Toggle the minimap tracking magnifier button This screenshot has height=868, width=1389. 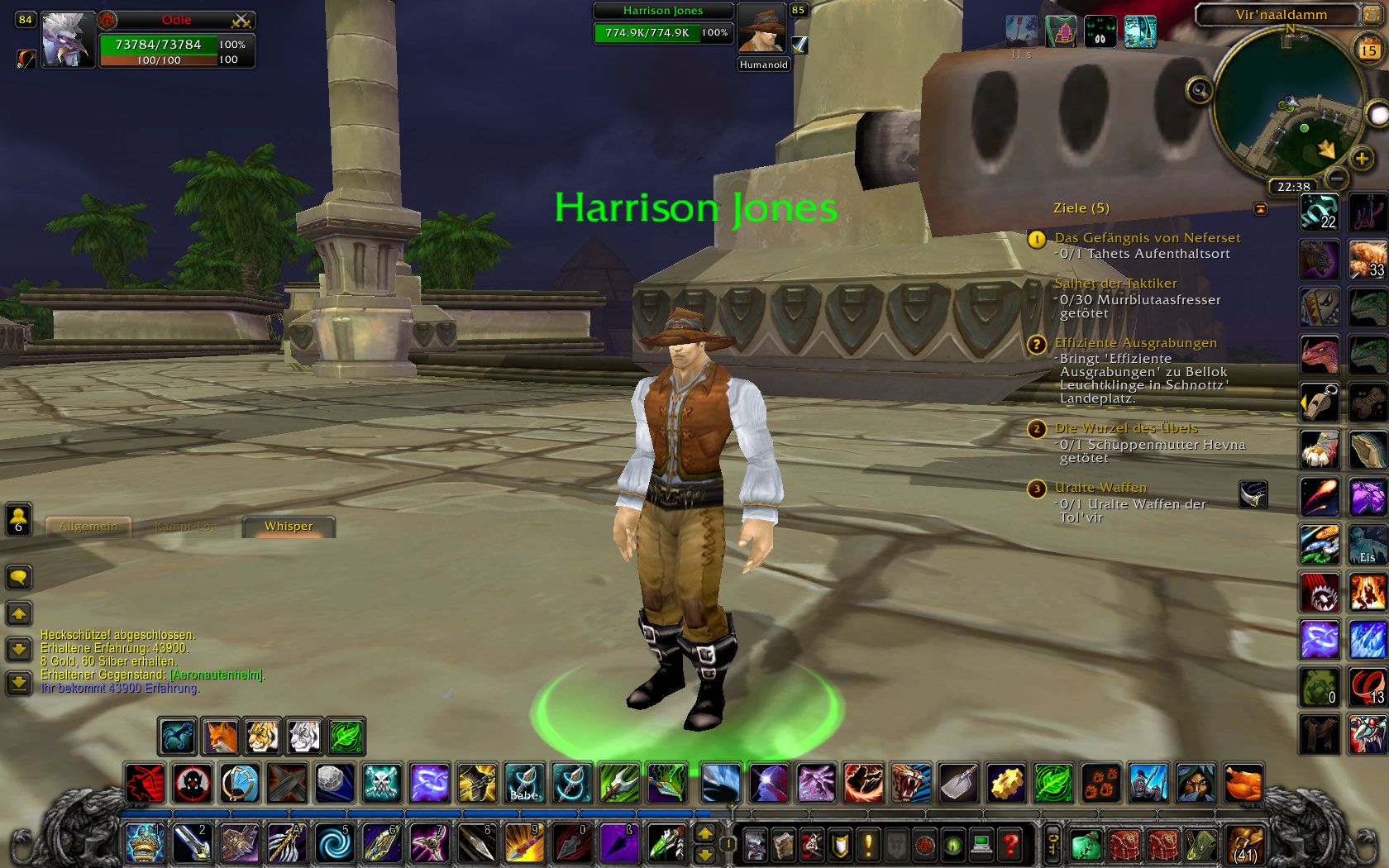pyautogui.click(x=1199, y=89)
